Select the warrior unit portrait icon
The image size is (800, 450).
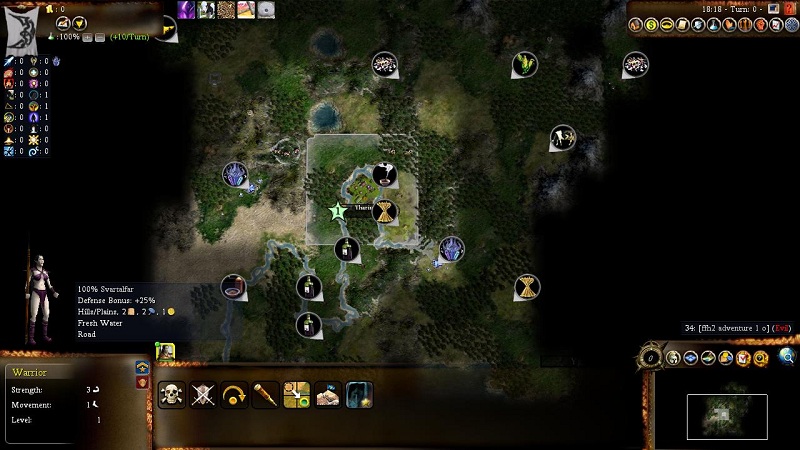(165, 352)
